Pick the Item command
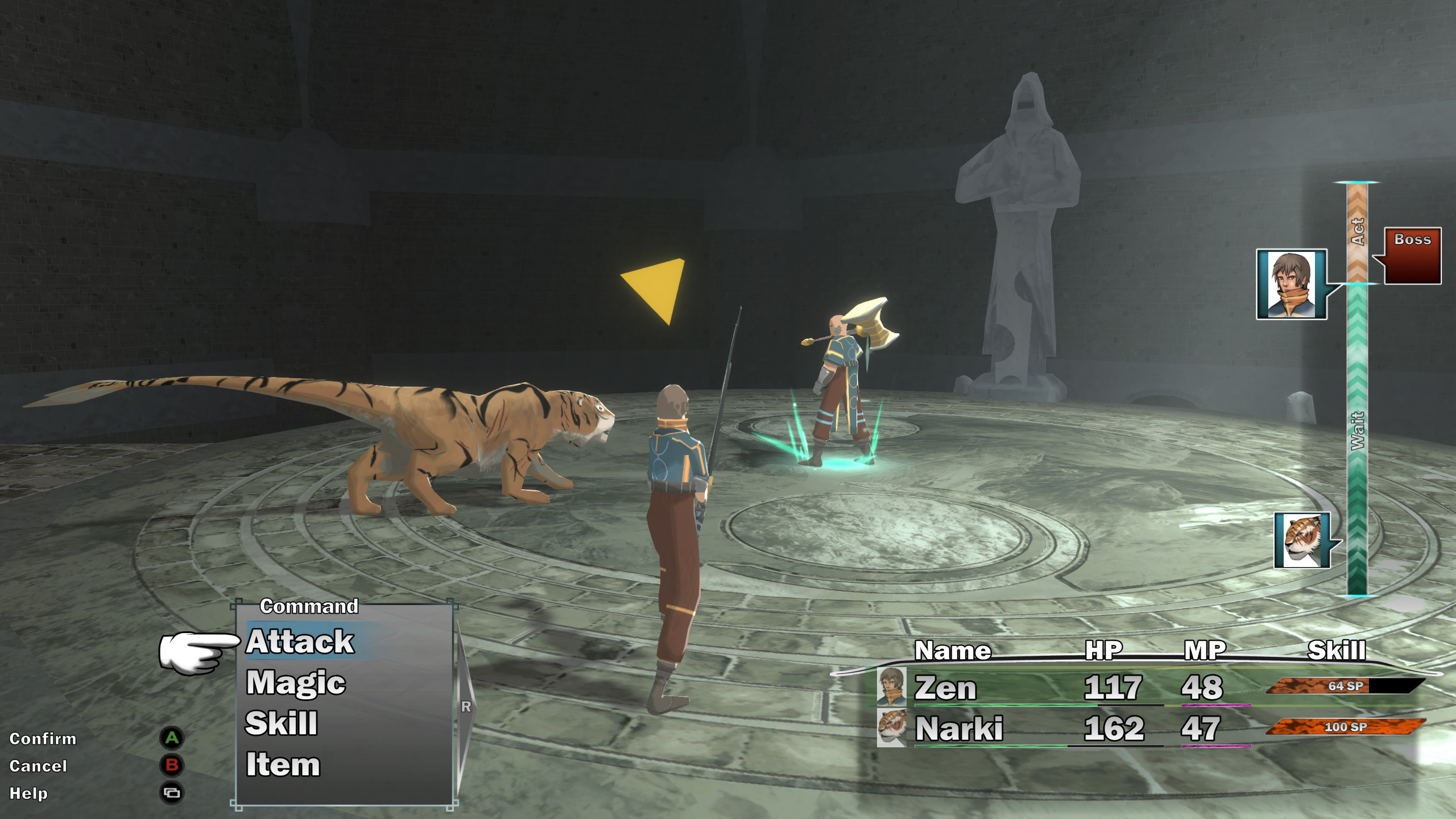Screen dimensions: 1456x819 pos(283,764)
